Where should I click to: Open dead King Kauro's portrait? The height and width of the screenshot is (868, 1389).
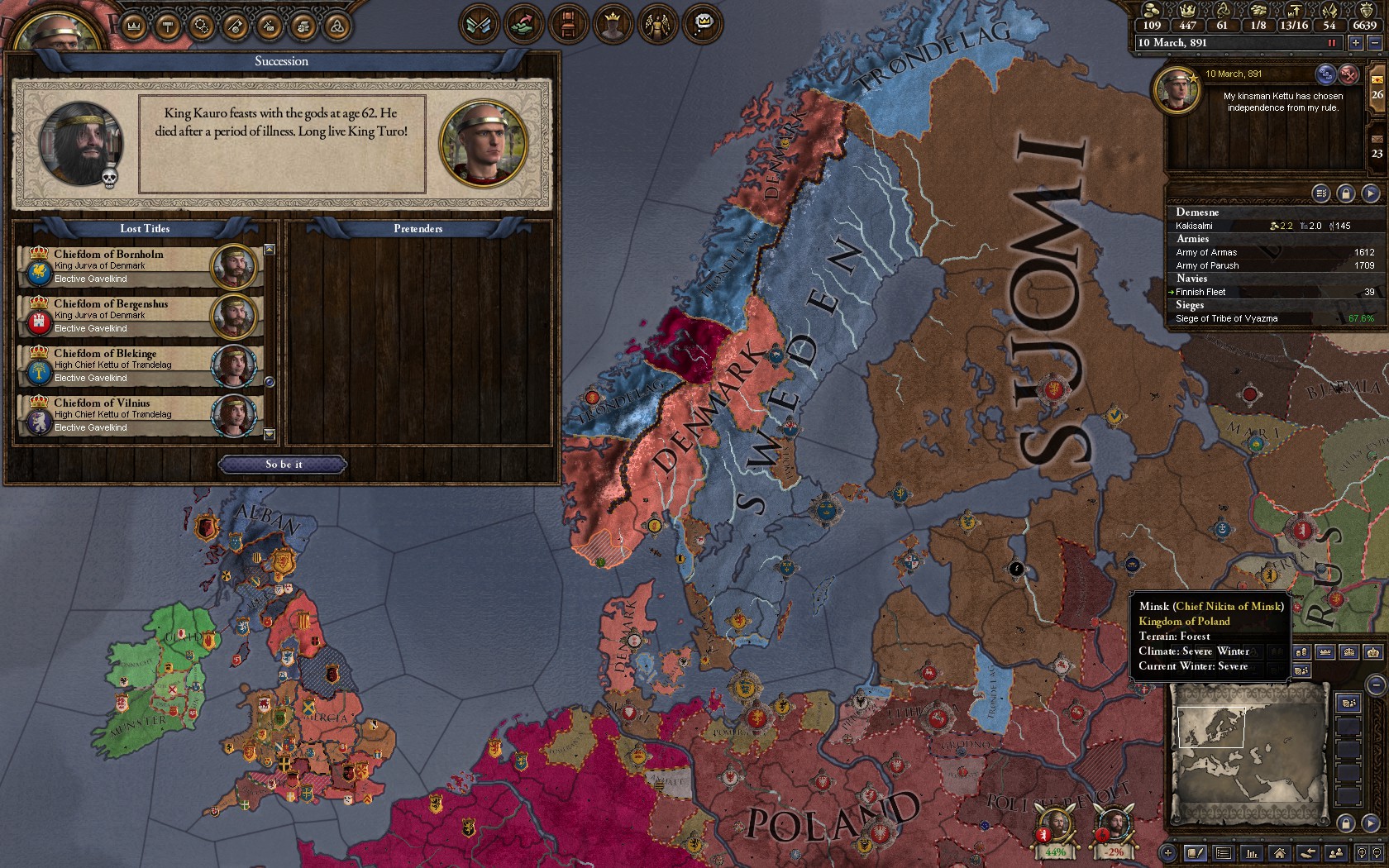click(80, 143)
